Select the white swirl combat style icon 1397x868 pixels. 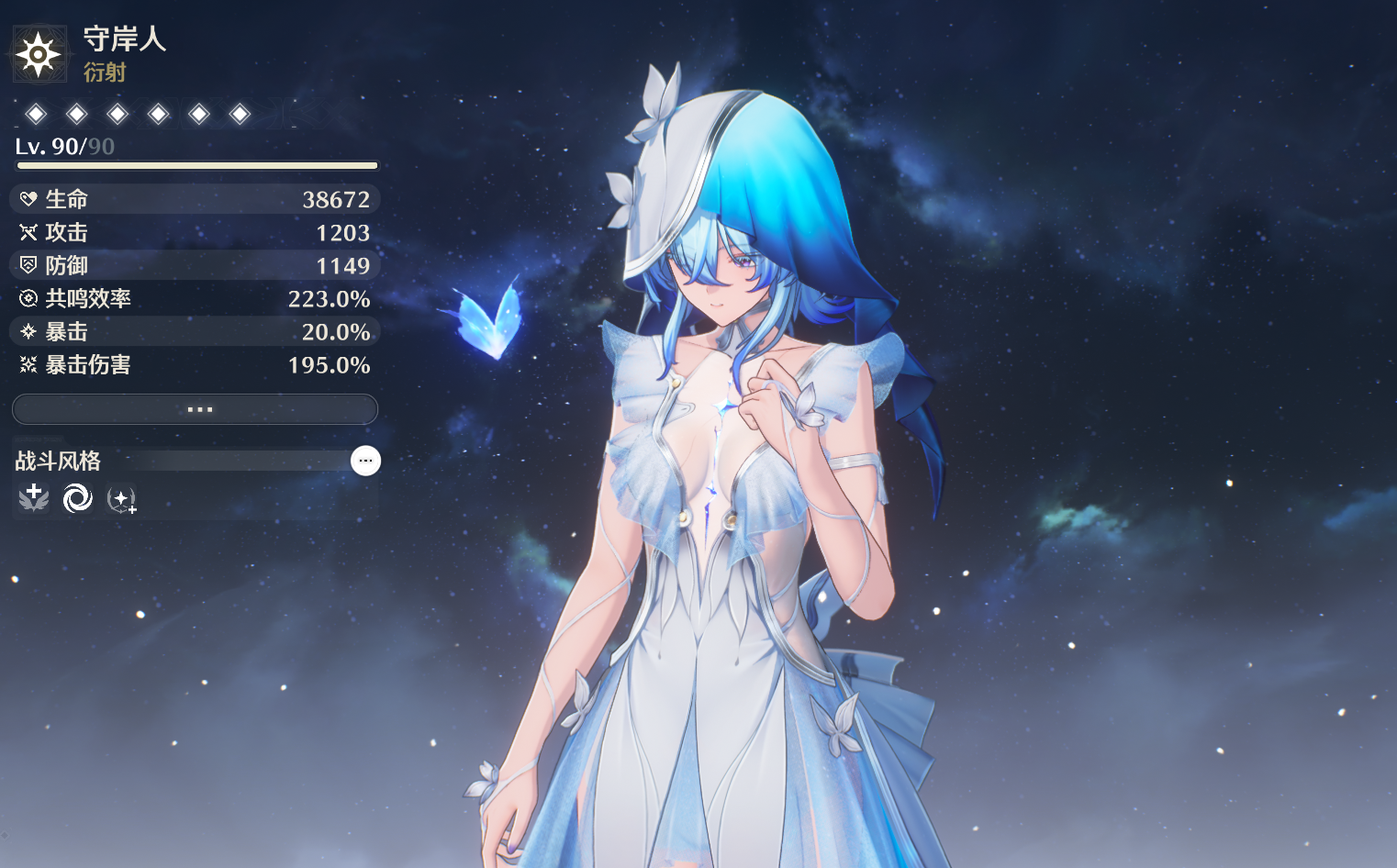point(77,498)
